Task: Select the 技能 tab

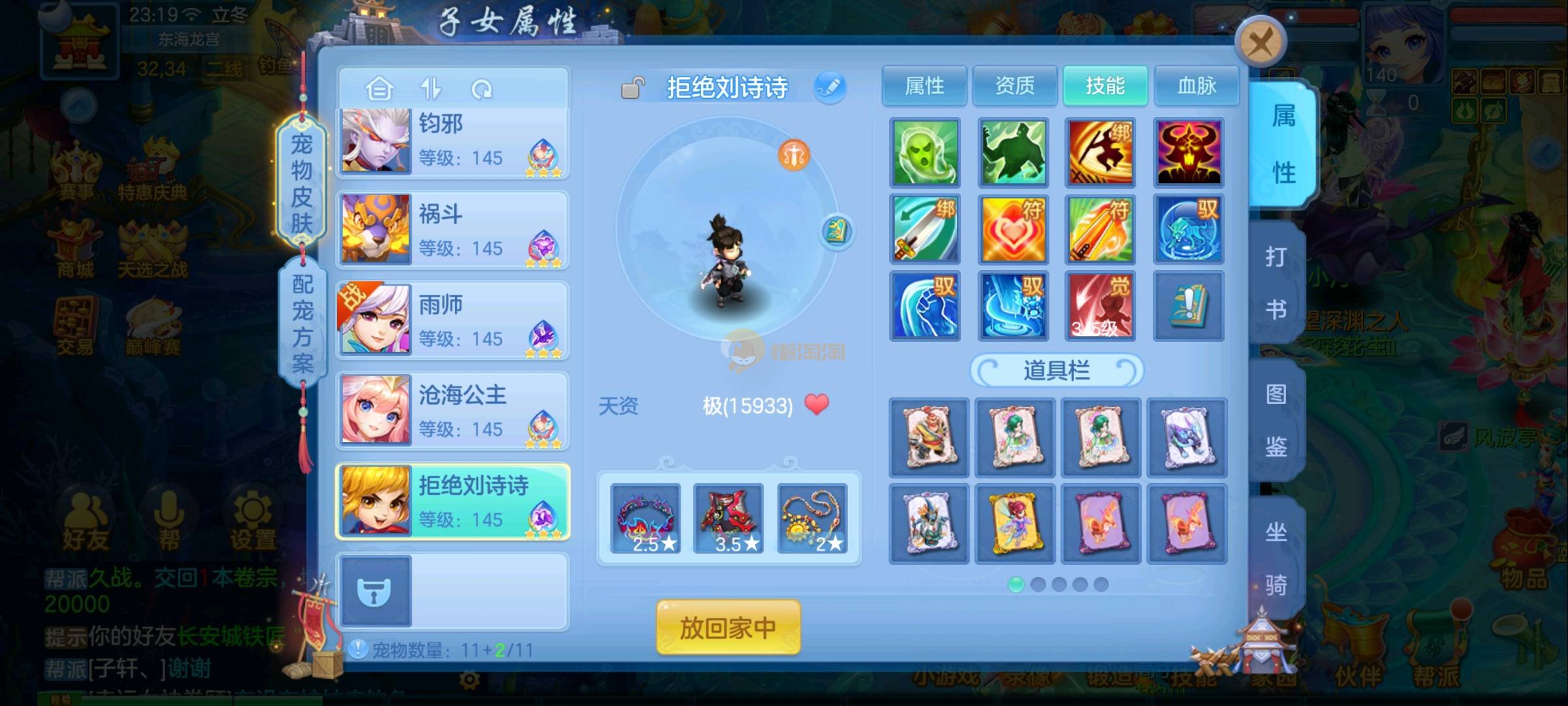Action: pos(1105,86)
